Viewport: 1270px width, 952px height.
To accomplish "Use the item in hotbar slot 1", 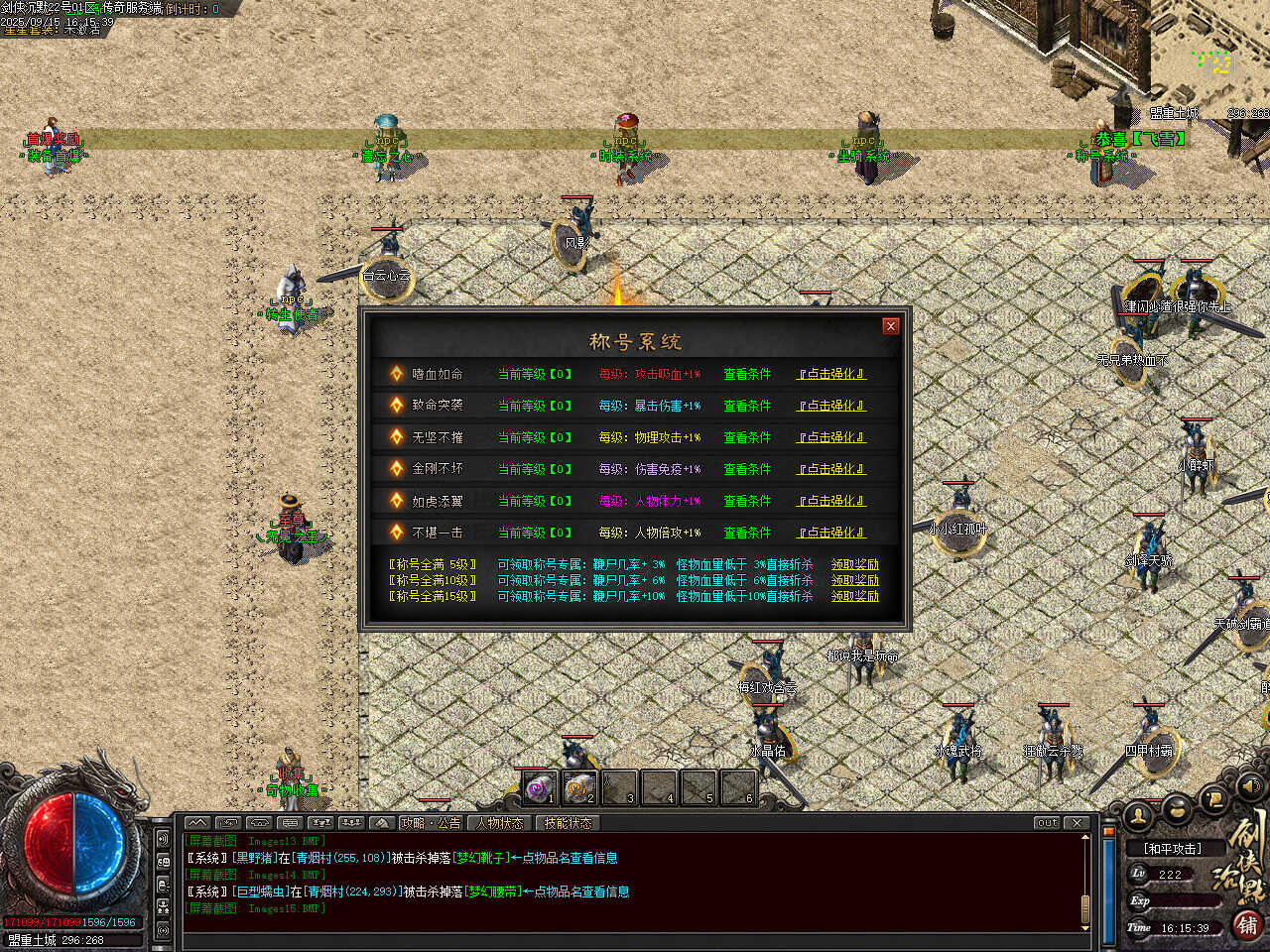I will coord(539,788).
